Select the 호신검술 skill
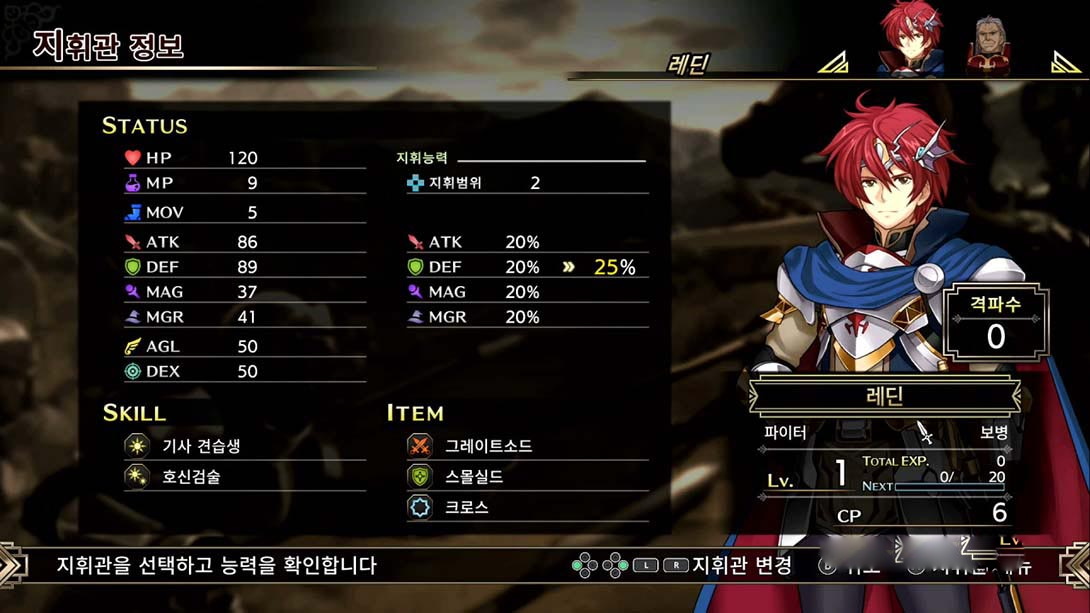The width and height of the screenshot is (1090, 613). click(191, 476)
